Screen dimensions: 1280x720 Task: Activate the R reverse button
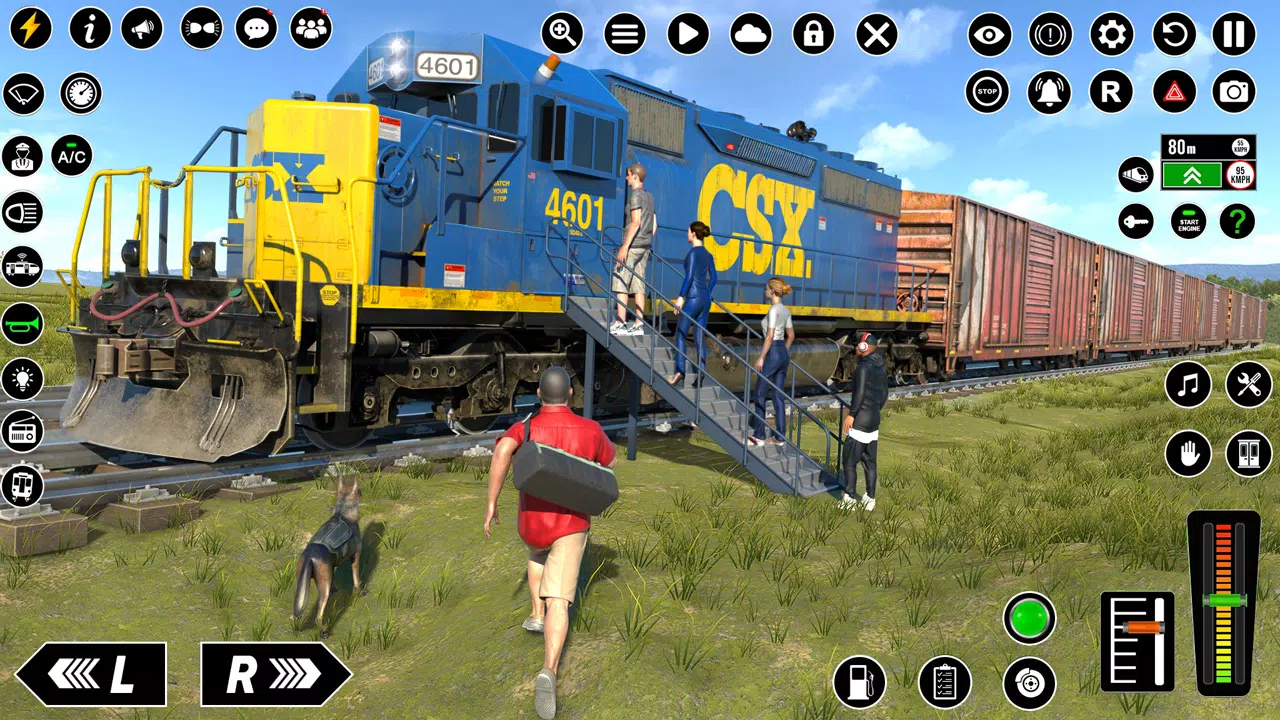pyautogui.click(x=1111, y=92)
